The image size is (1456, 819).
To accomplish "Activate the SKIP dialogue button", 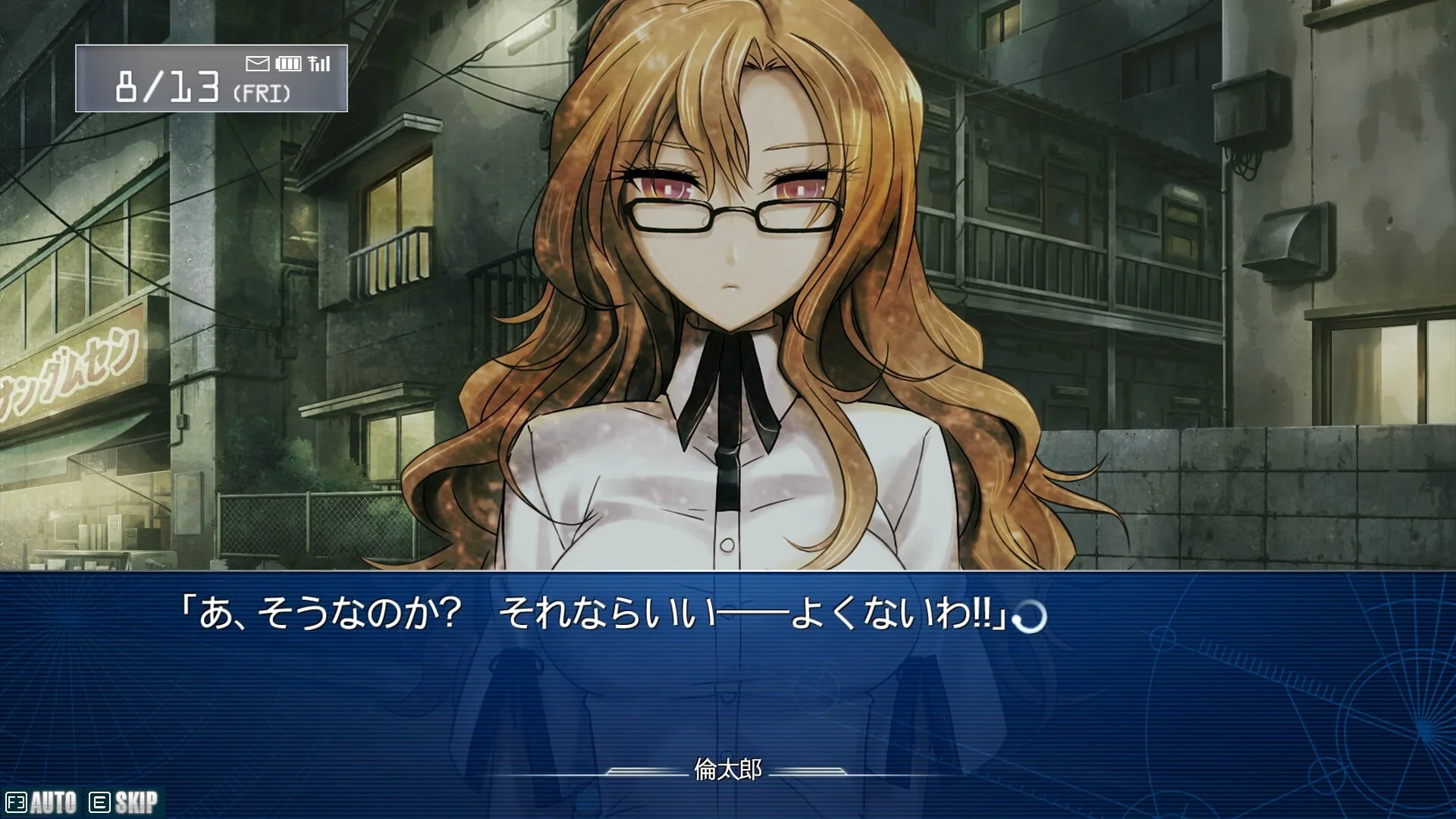I will coord(125,802).
